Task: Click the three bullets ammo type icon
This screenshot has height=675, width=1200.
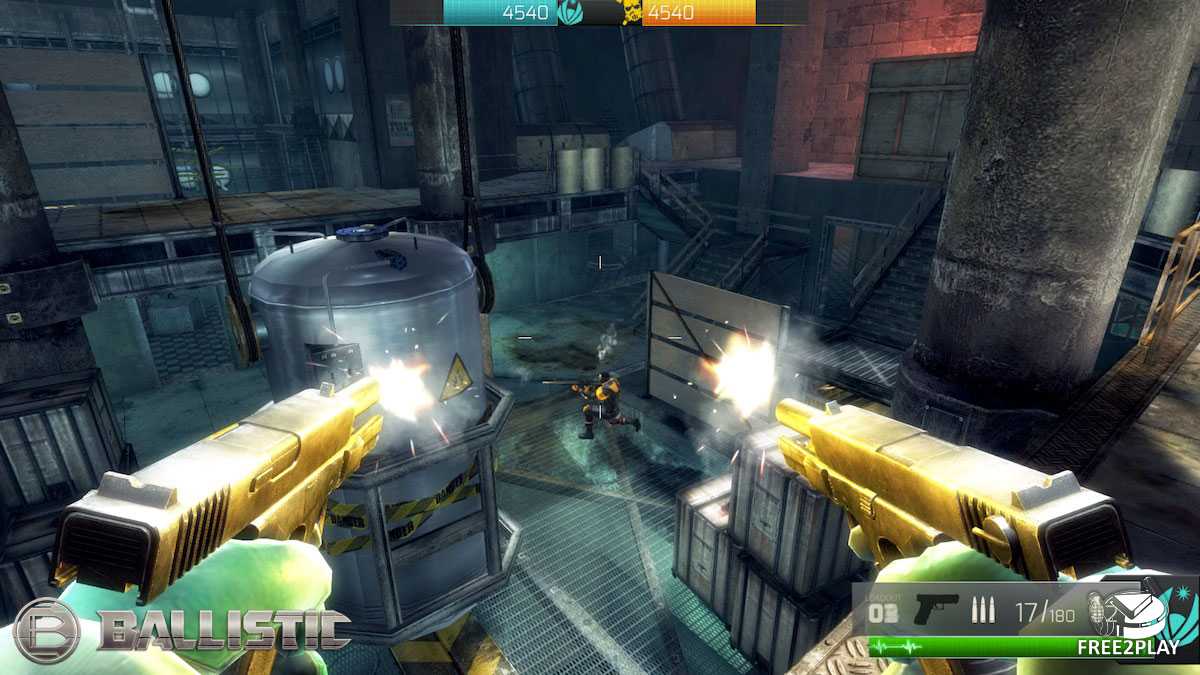Action: click(982, 611)
